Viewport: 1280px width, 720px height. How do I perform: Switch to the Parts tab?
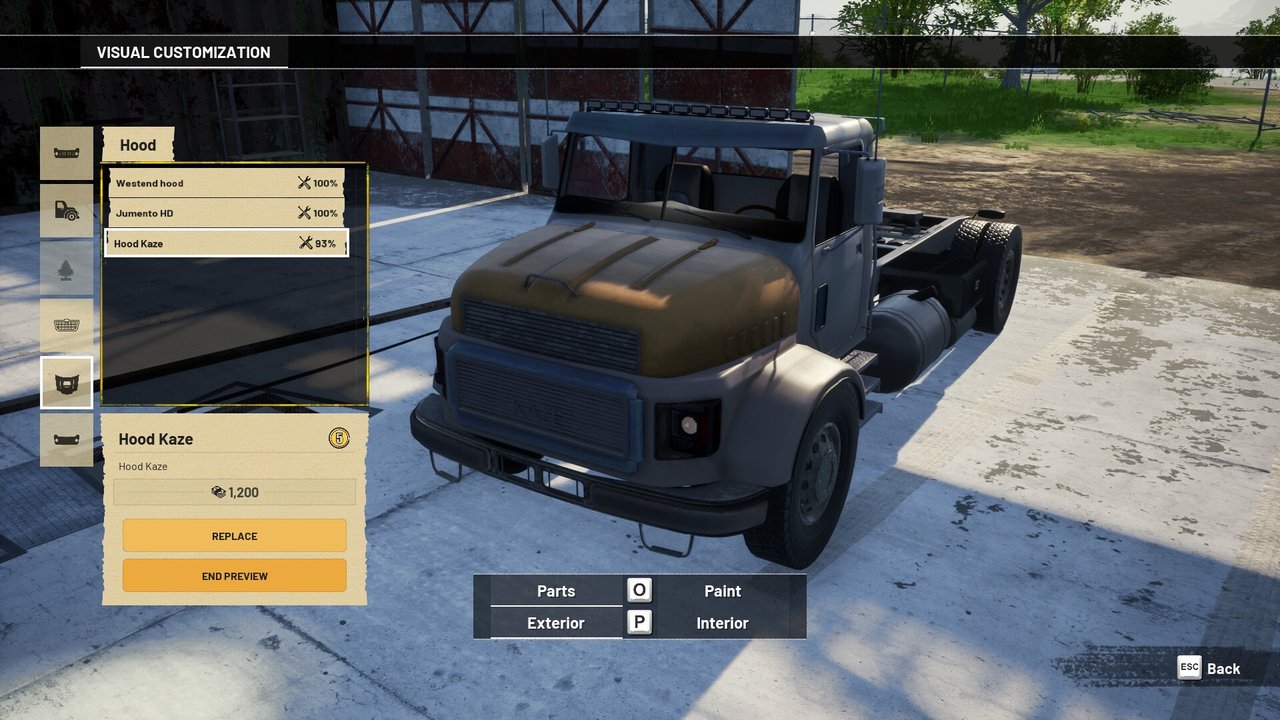556,591
